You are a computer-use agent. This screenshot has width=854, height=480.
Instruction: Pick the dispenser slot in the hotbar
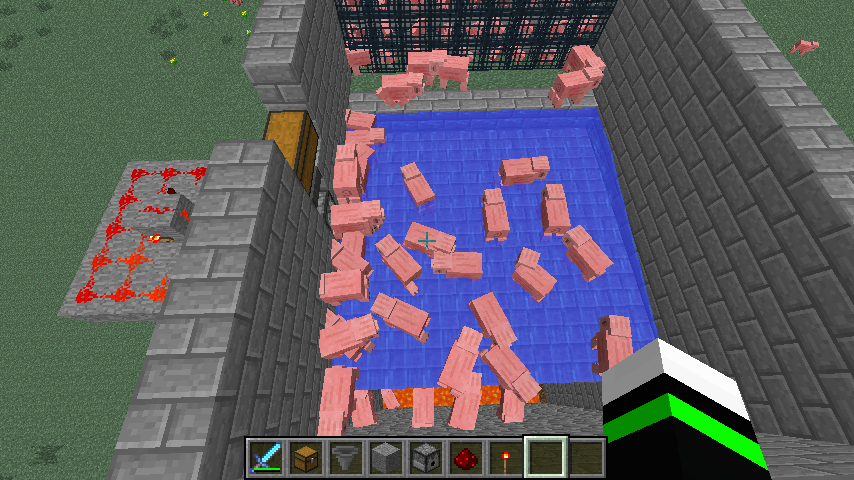[426, 458]
